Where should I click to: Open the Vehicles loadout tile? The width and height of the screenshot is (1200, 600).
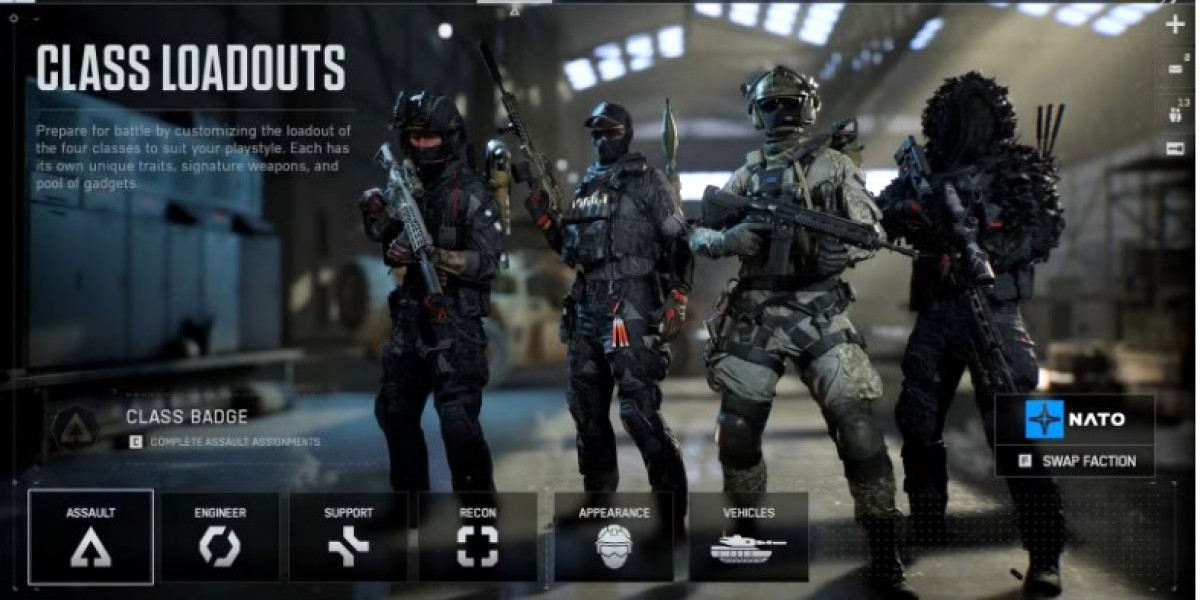click(x=748, y=537)
